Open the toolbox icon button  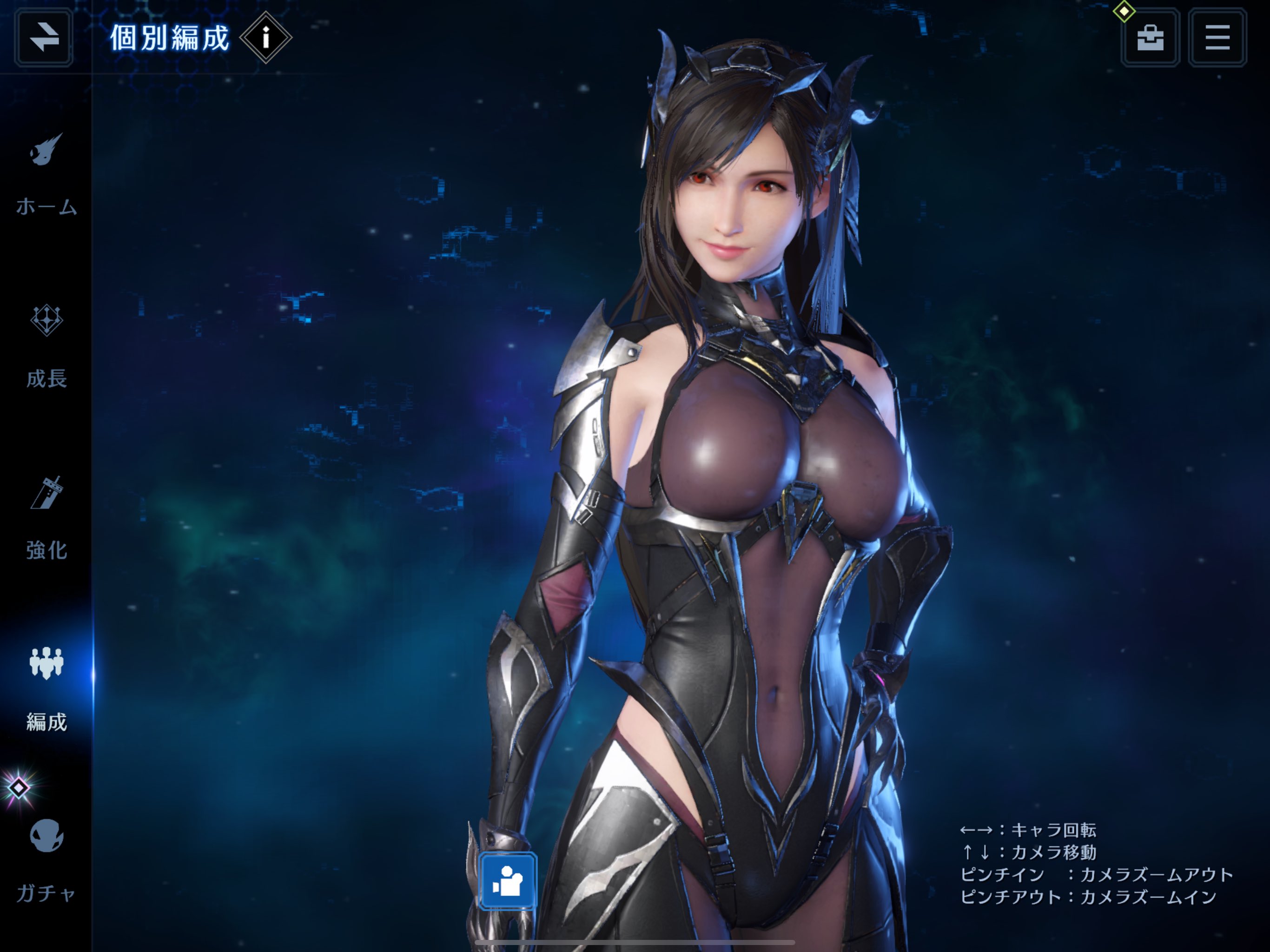(1150, 38)
